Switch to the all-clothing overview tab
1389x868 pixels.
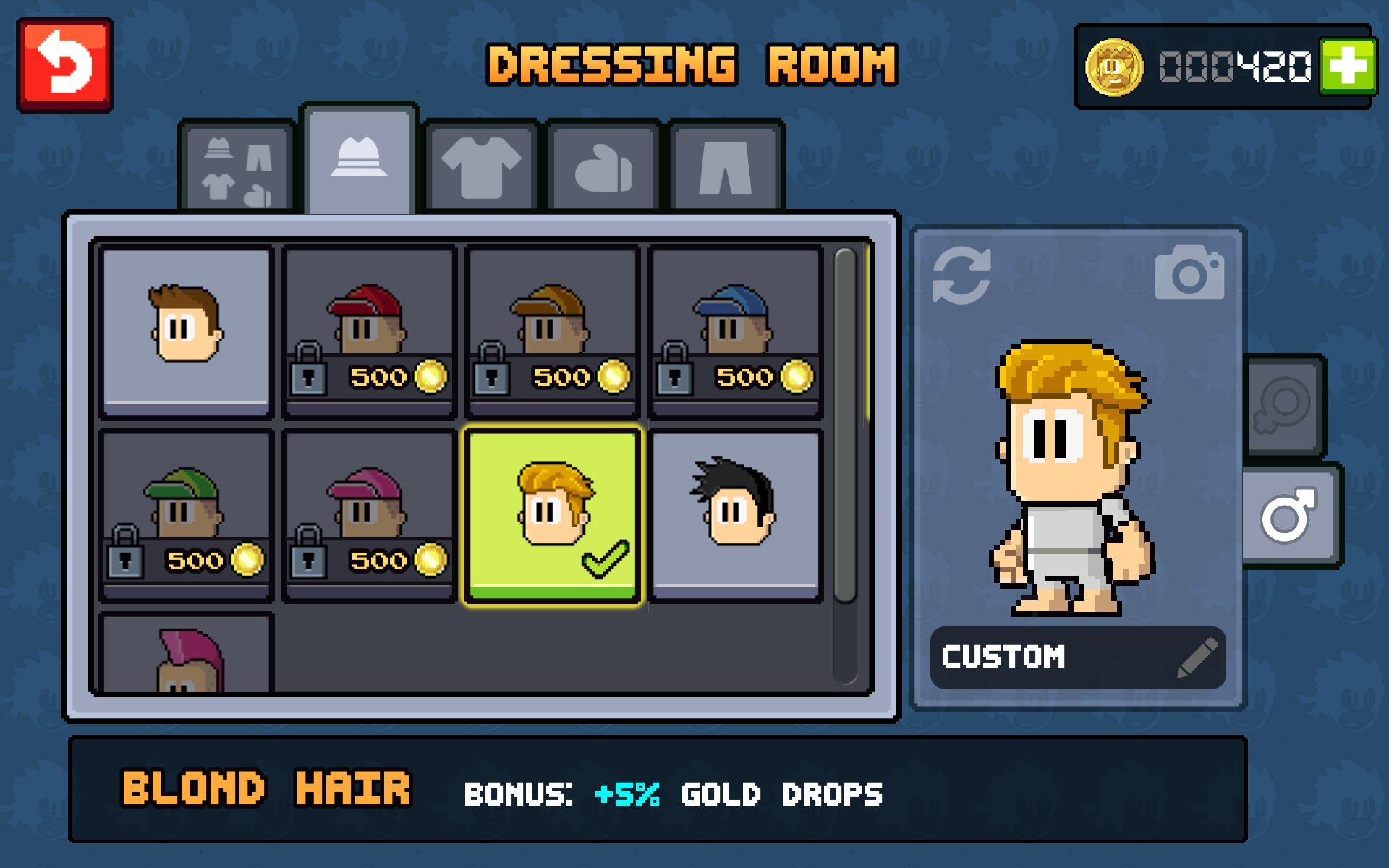click(x=237, y=169)
